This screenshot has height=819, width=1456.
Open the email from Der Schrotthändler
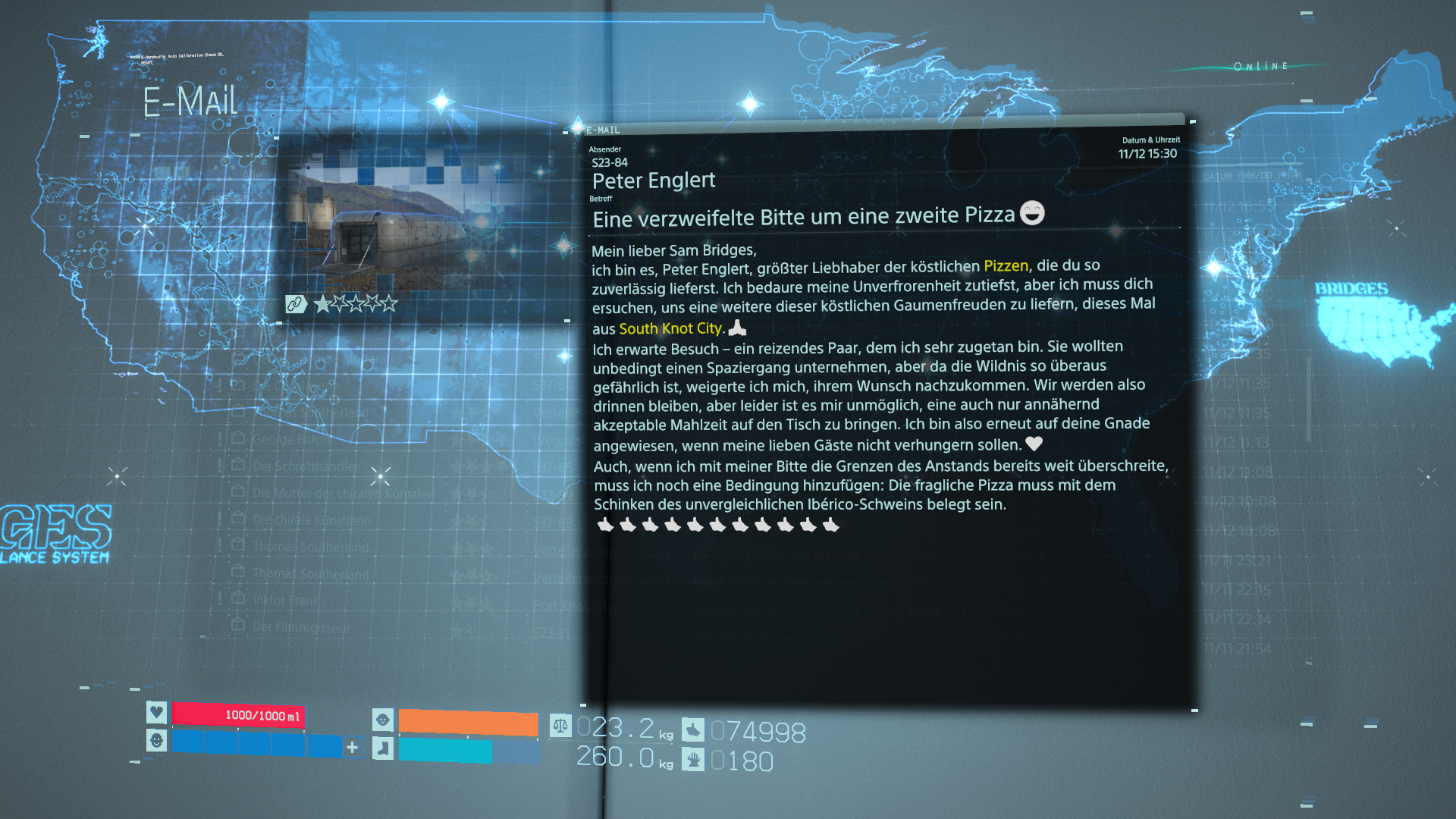click(305, 466)
